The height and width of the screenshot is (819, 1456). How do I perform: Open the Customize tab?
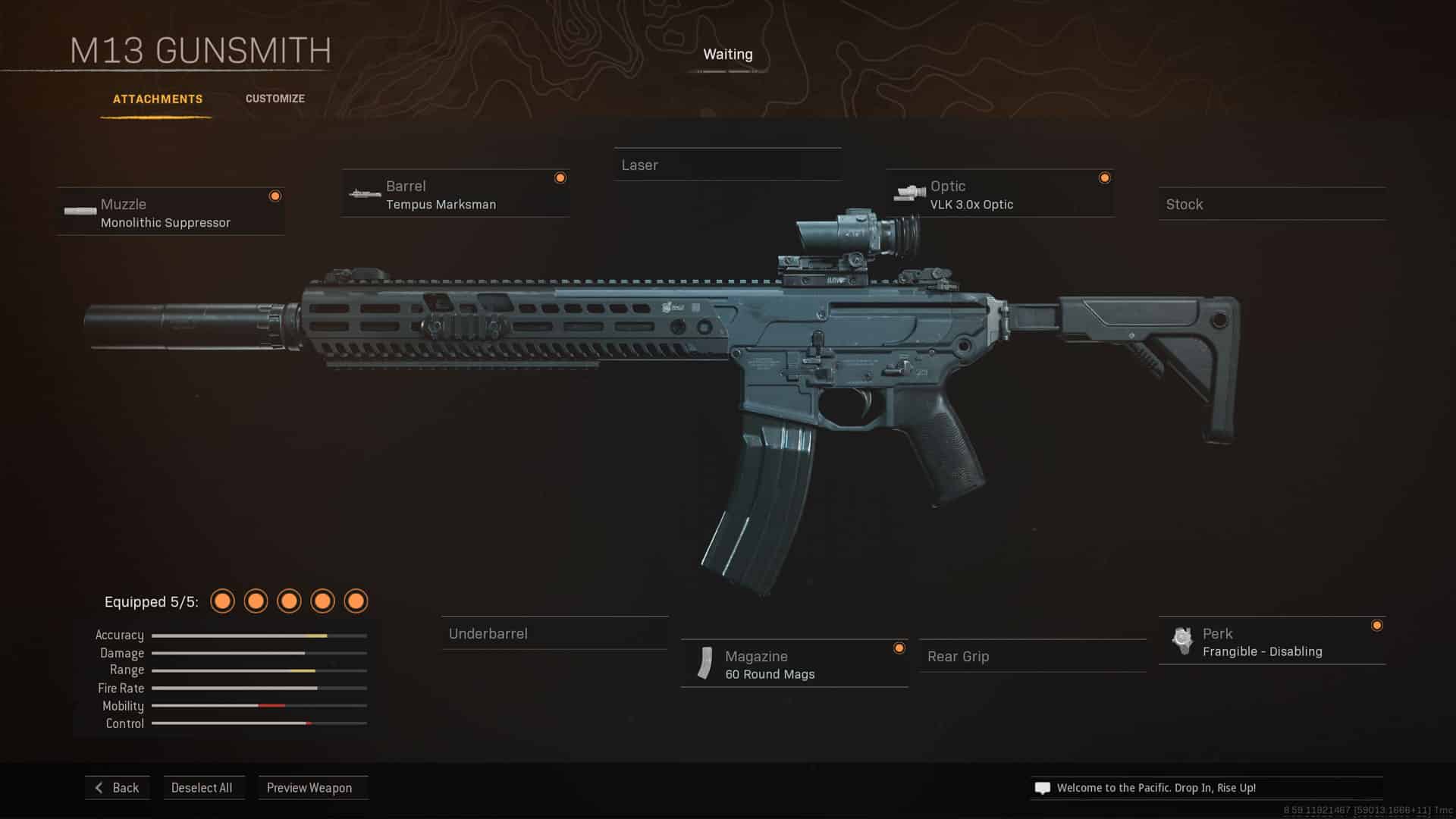275,99
